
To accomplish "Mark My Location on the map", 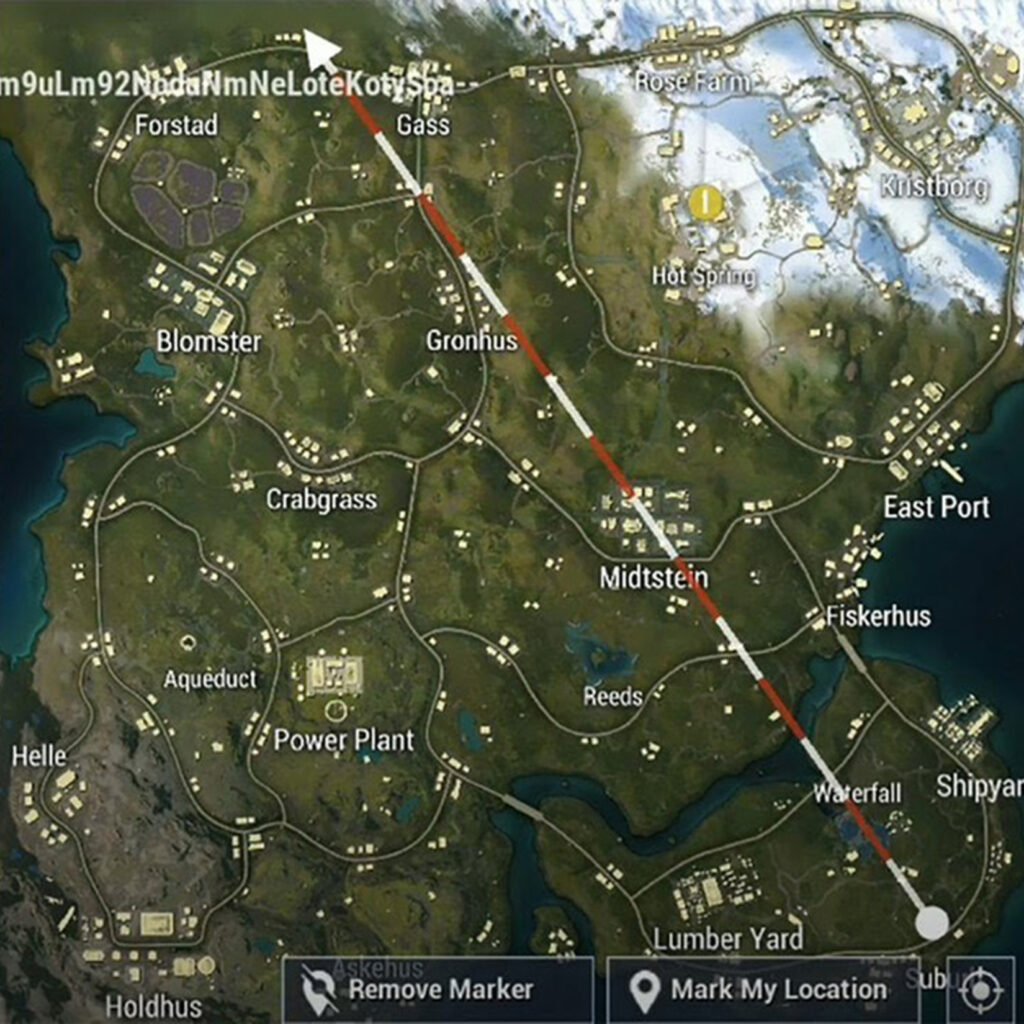I will click(x=762, y=990).
